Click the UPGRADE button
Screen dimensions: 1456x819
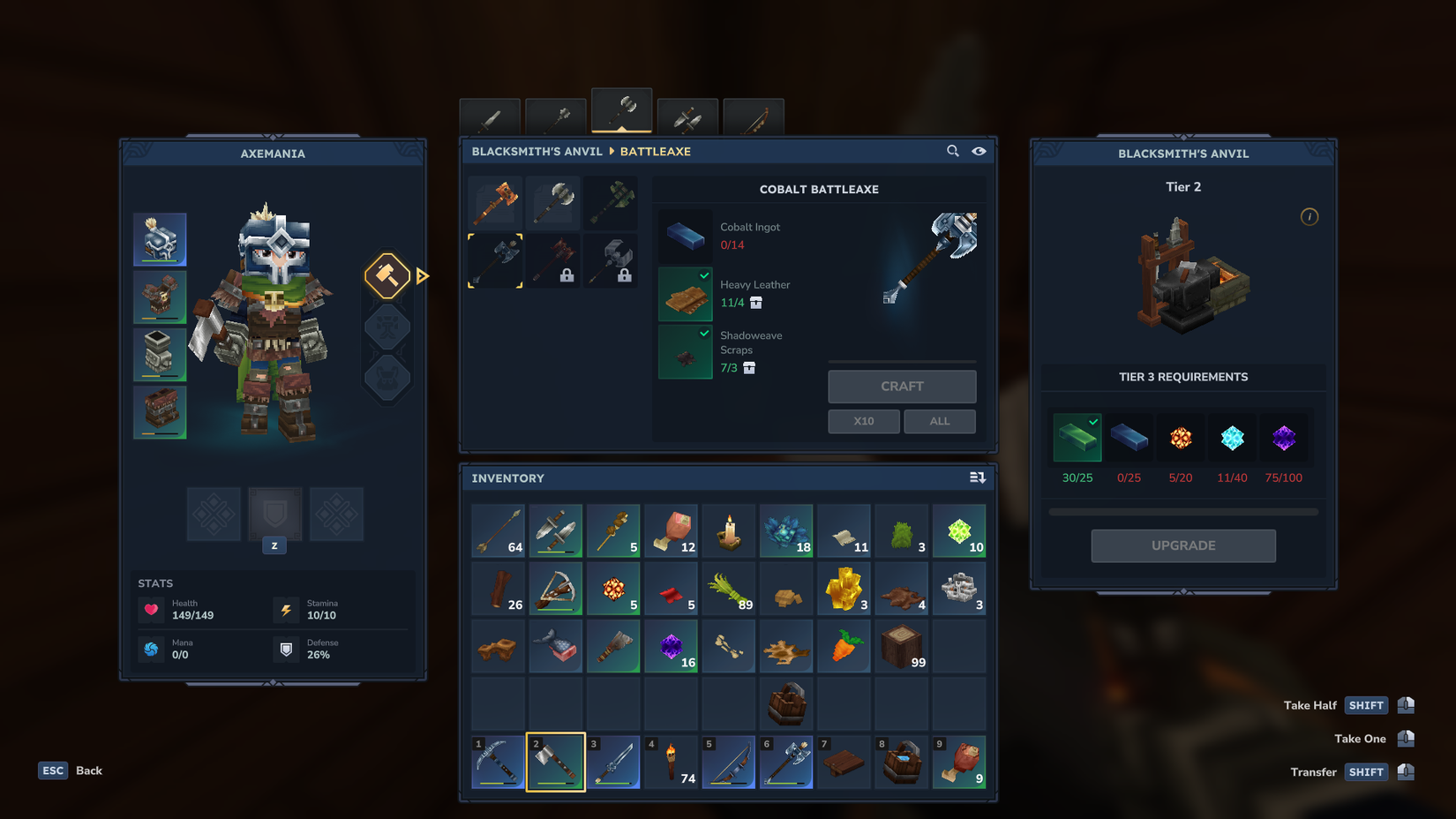coord(1182,545)
